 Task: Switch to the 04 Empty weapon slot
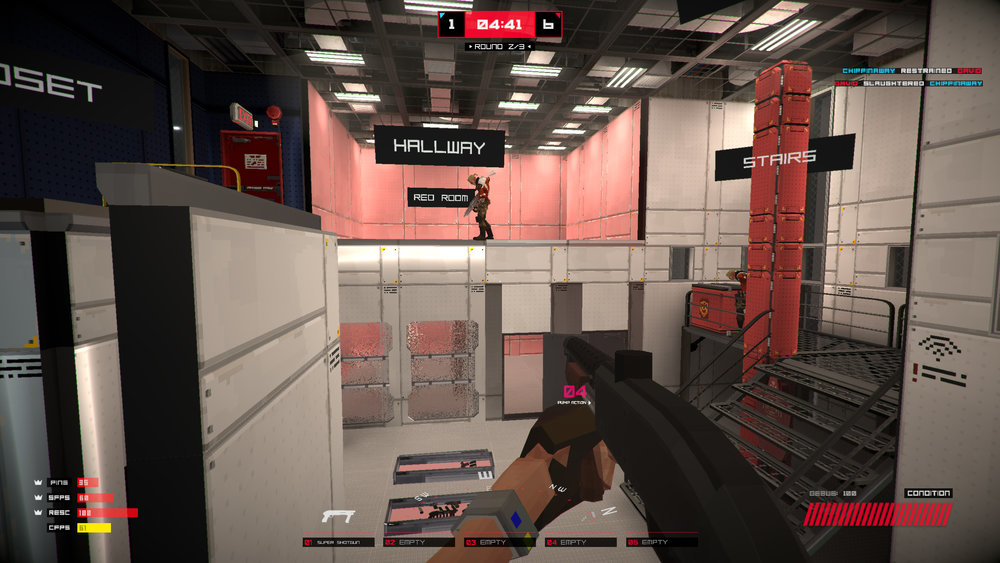pos(580,542)
